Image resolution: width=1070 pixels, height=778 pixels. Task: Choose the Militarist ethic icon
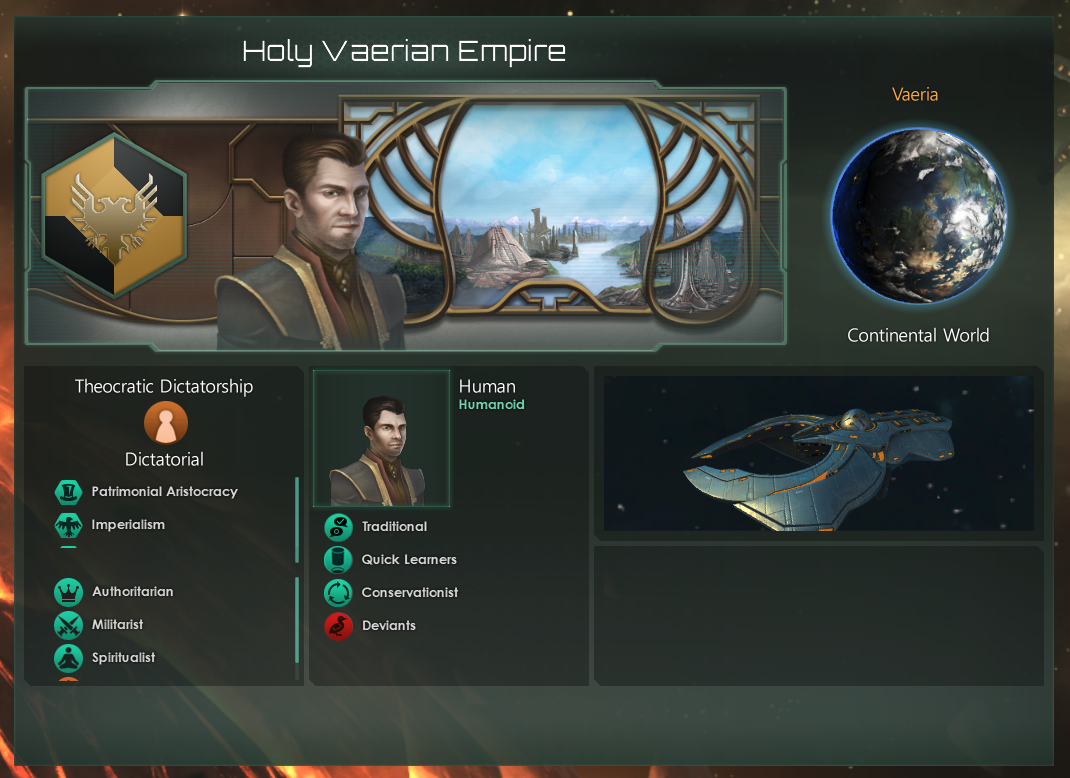(68, 625)
